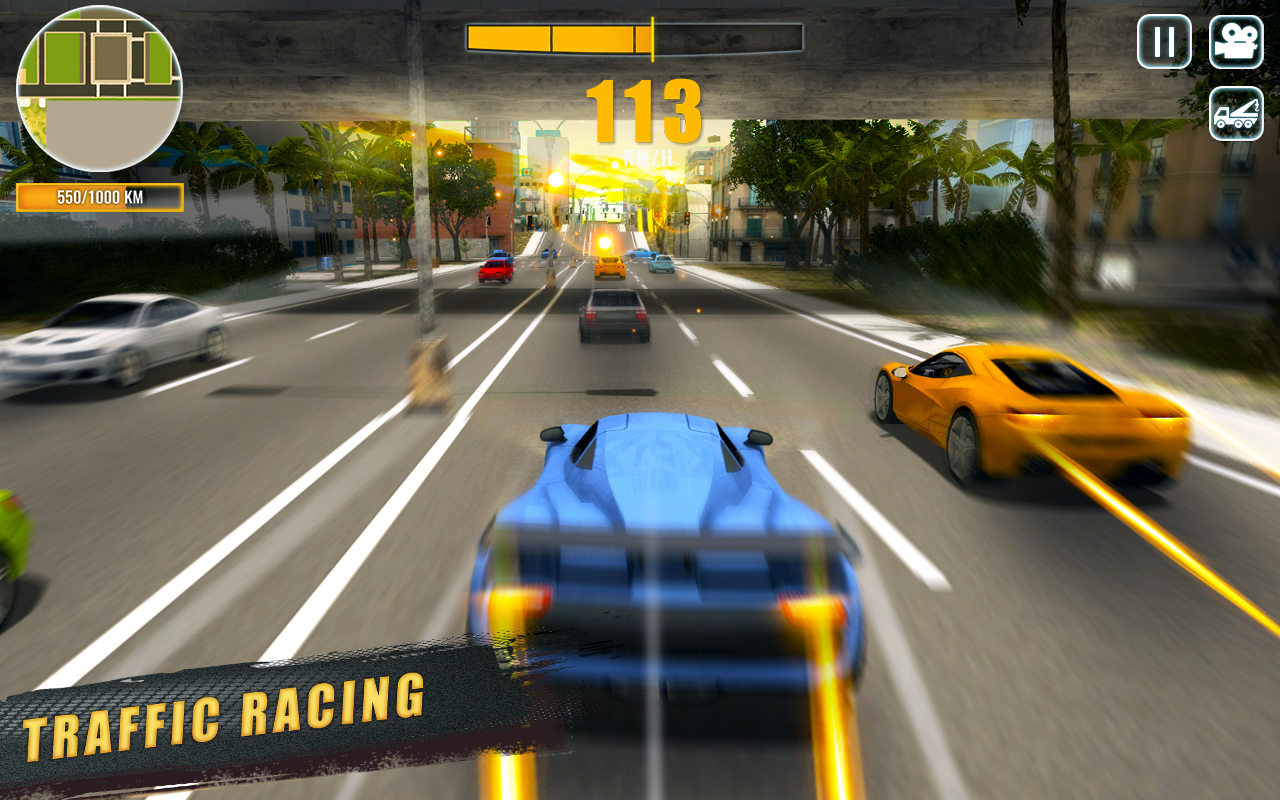Viewport: 1280px width, 800px height.
Task: Select the 113 KM/H speed readout
Action: tap(646, 110)
